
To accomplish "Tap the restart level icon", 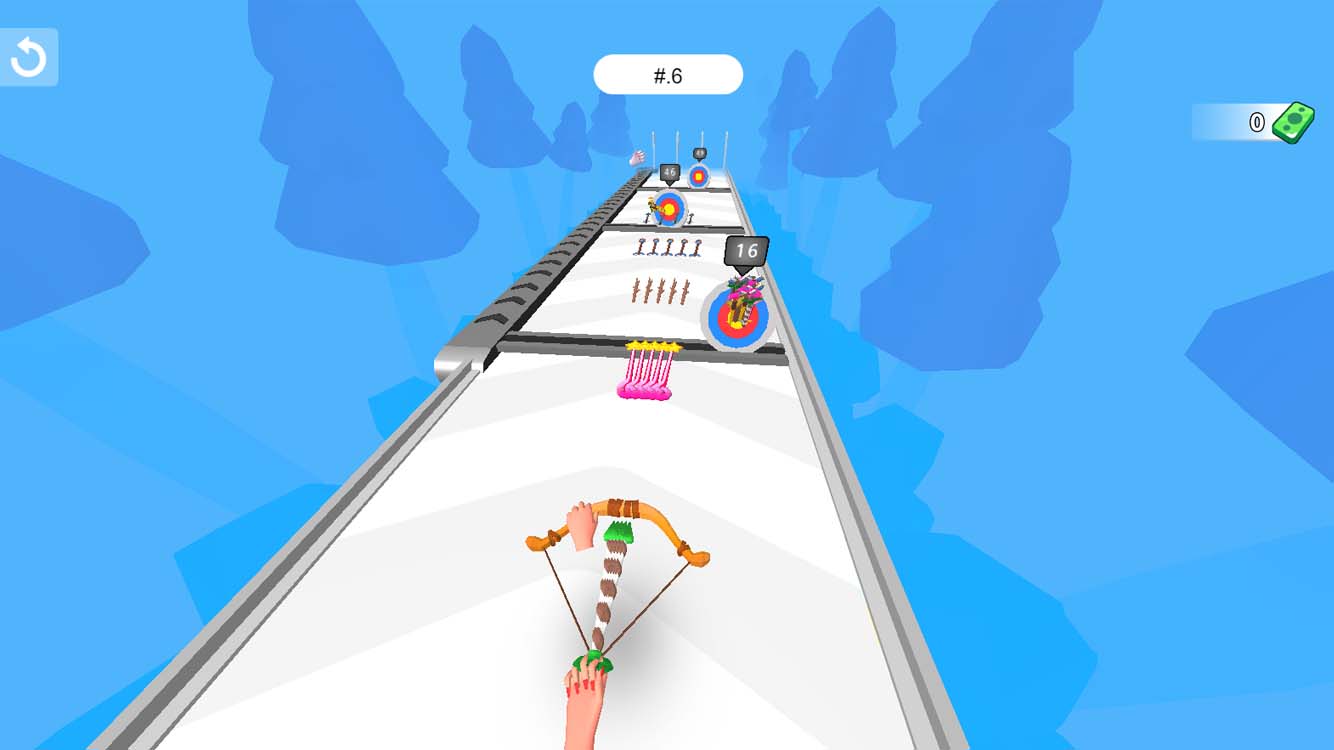I will 28,55.
